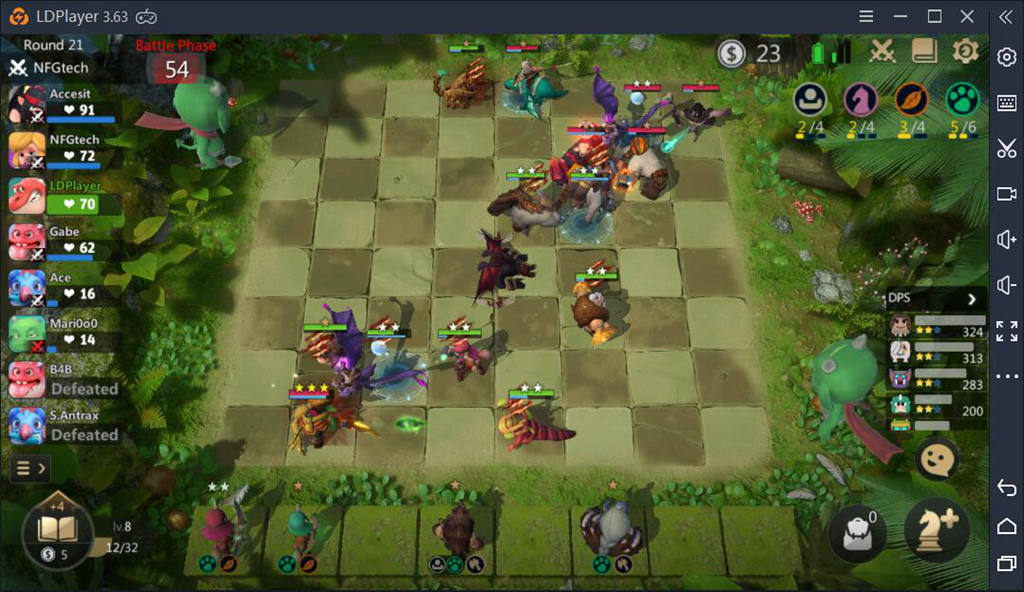Toggle the list menu button above the book
This screenshot has width=1024, height=592.
coord(28,467)
